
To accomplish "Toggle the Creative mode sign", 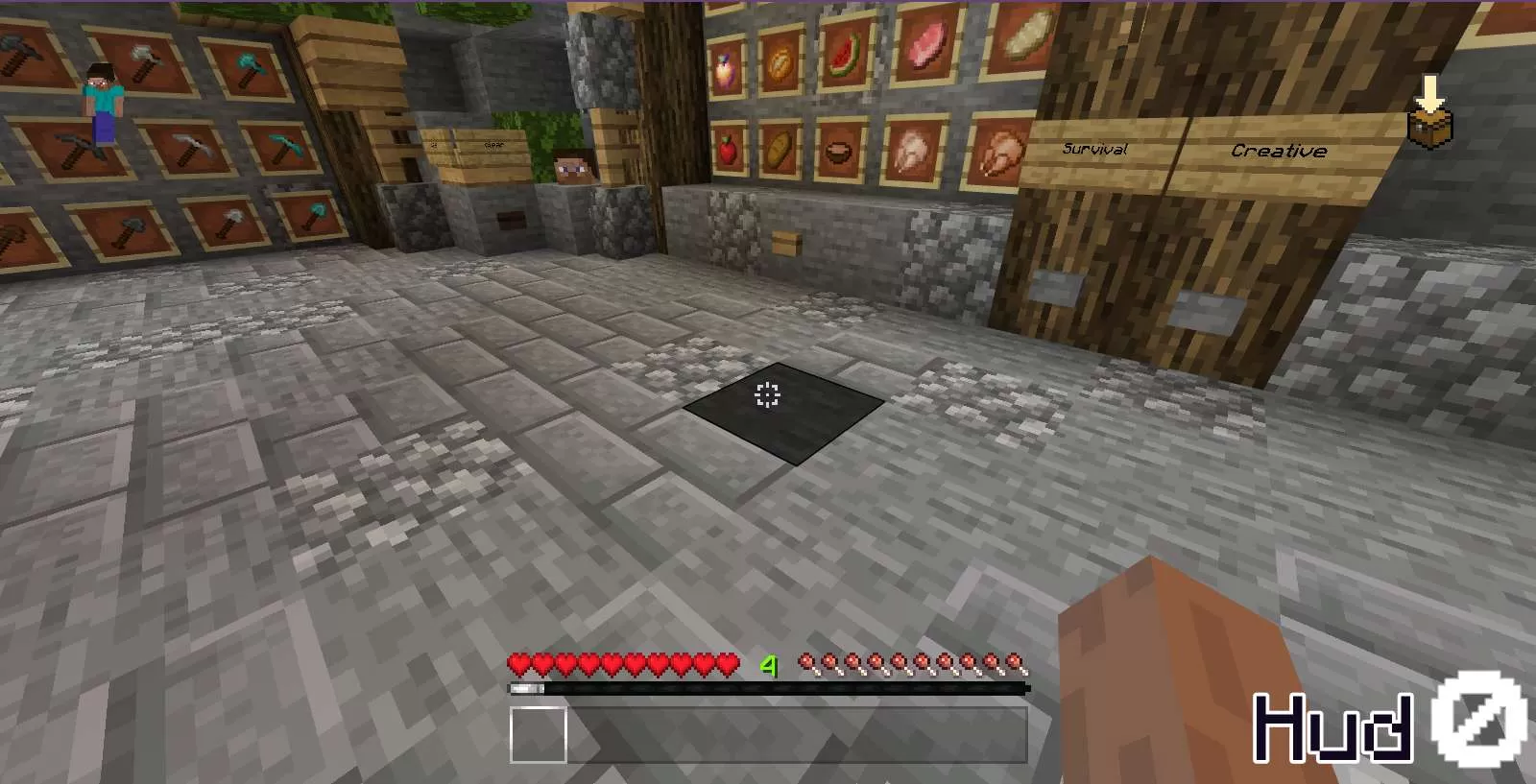I will point(1282,150).
